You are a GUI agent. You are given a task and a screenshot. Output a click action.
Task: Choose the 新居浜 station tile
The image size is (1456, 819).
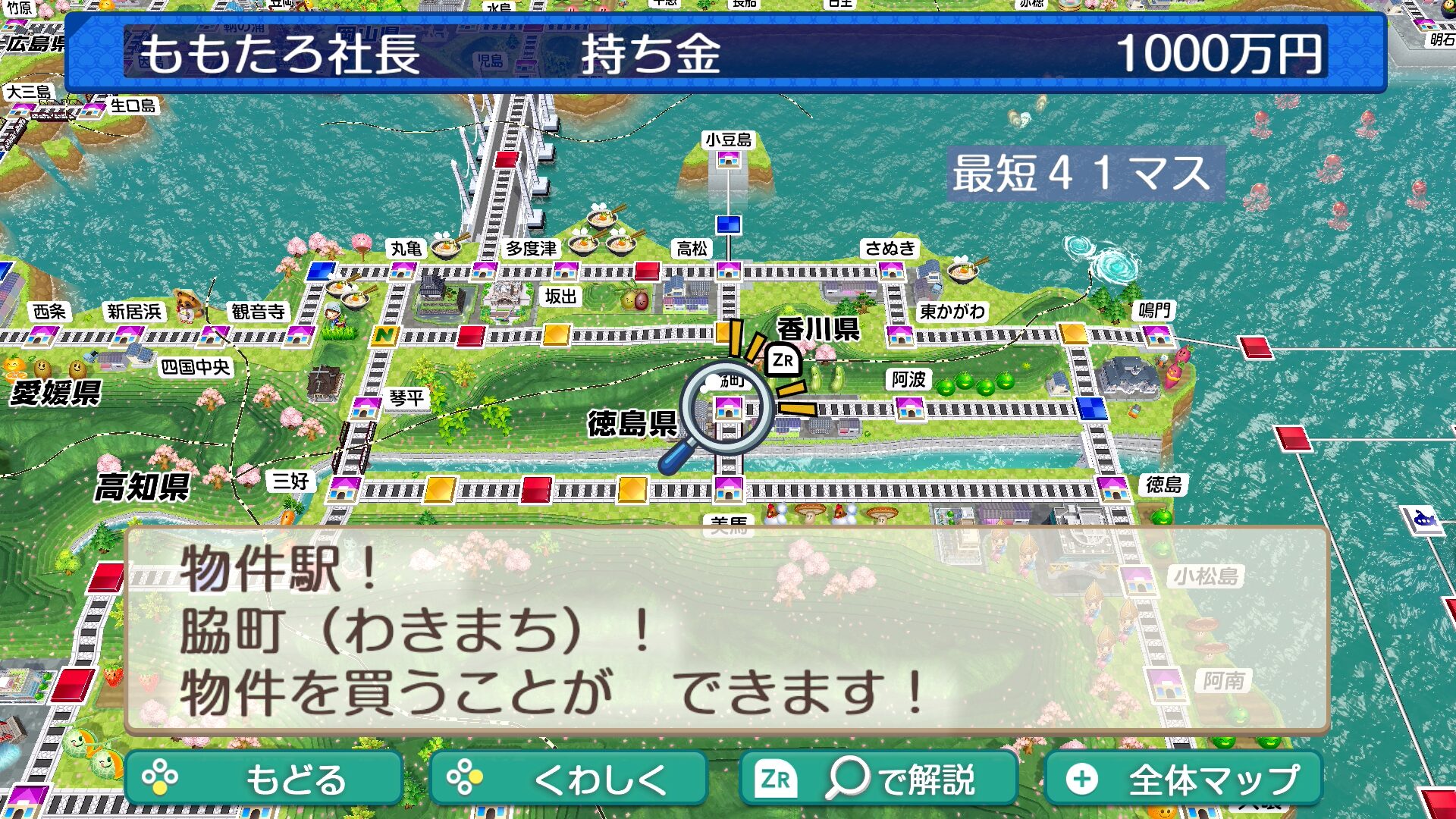129,334
